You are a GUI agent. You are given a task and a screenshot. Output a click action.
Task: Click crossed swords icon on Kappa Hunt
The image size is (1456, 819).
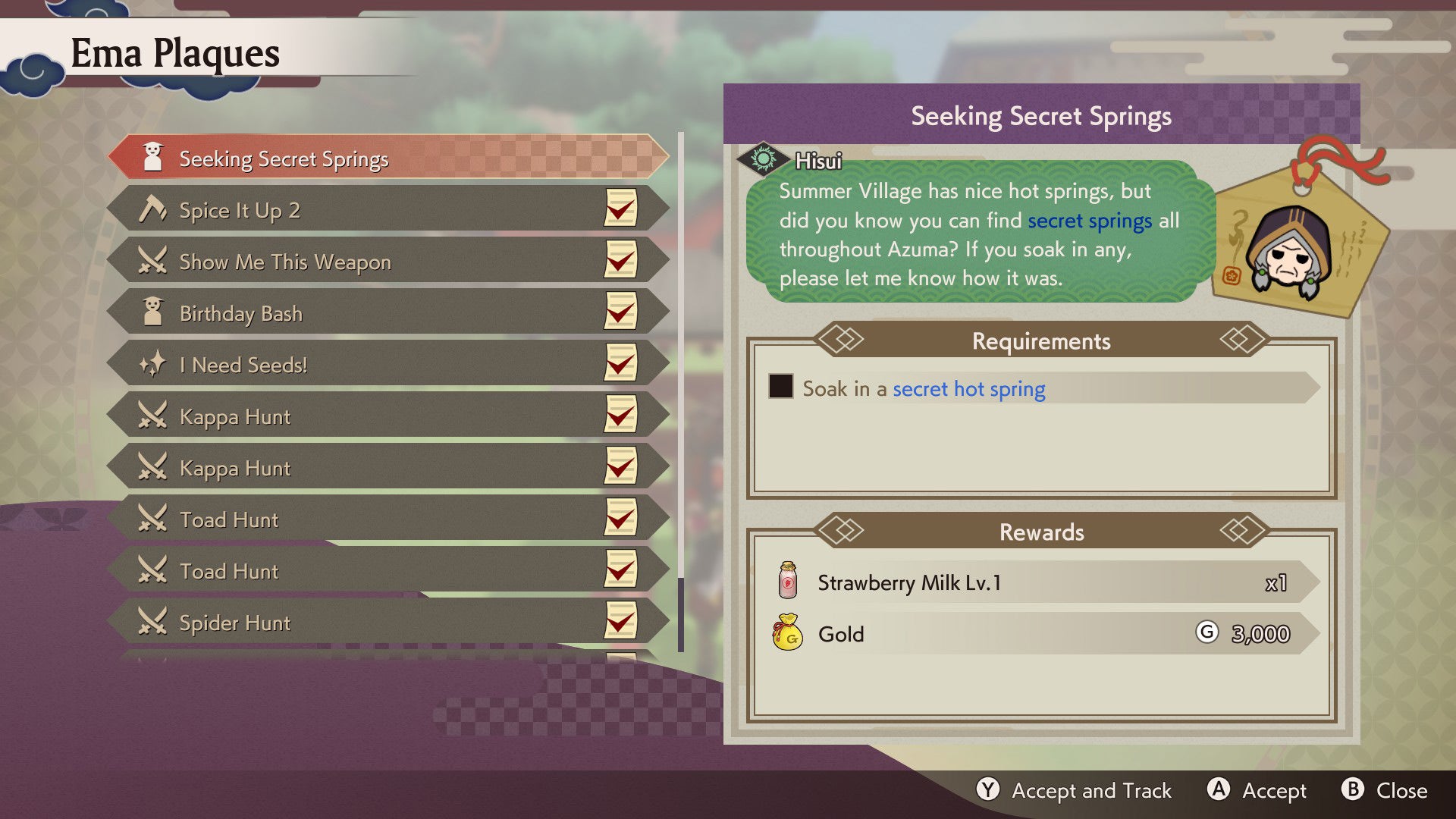tap(155, 416)
